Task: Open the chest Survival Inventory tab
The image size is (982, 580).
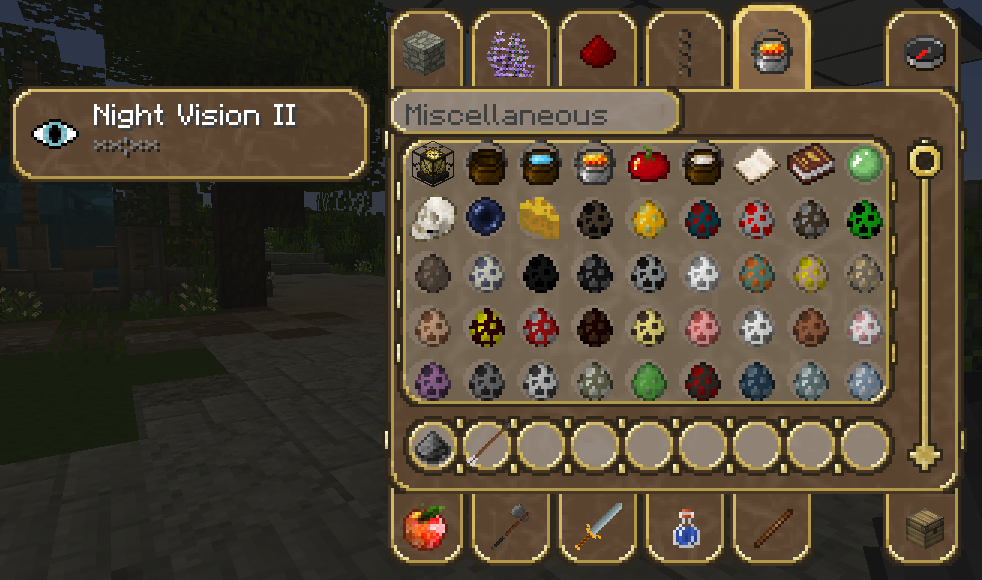Action: [x=924, y=526]
